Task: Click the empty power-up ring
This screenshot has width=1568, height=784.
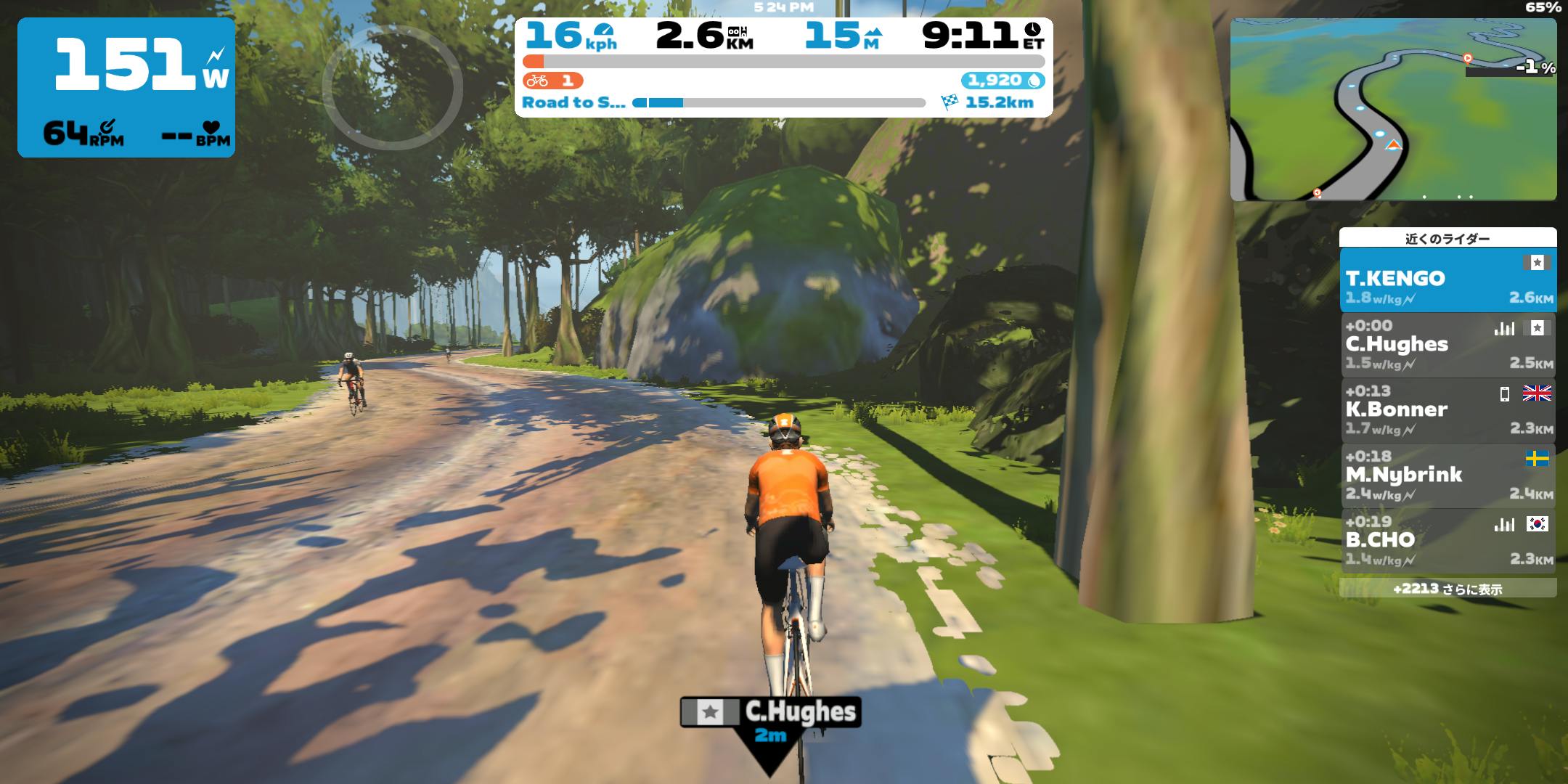Action: pos(392,87)
